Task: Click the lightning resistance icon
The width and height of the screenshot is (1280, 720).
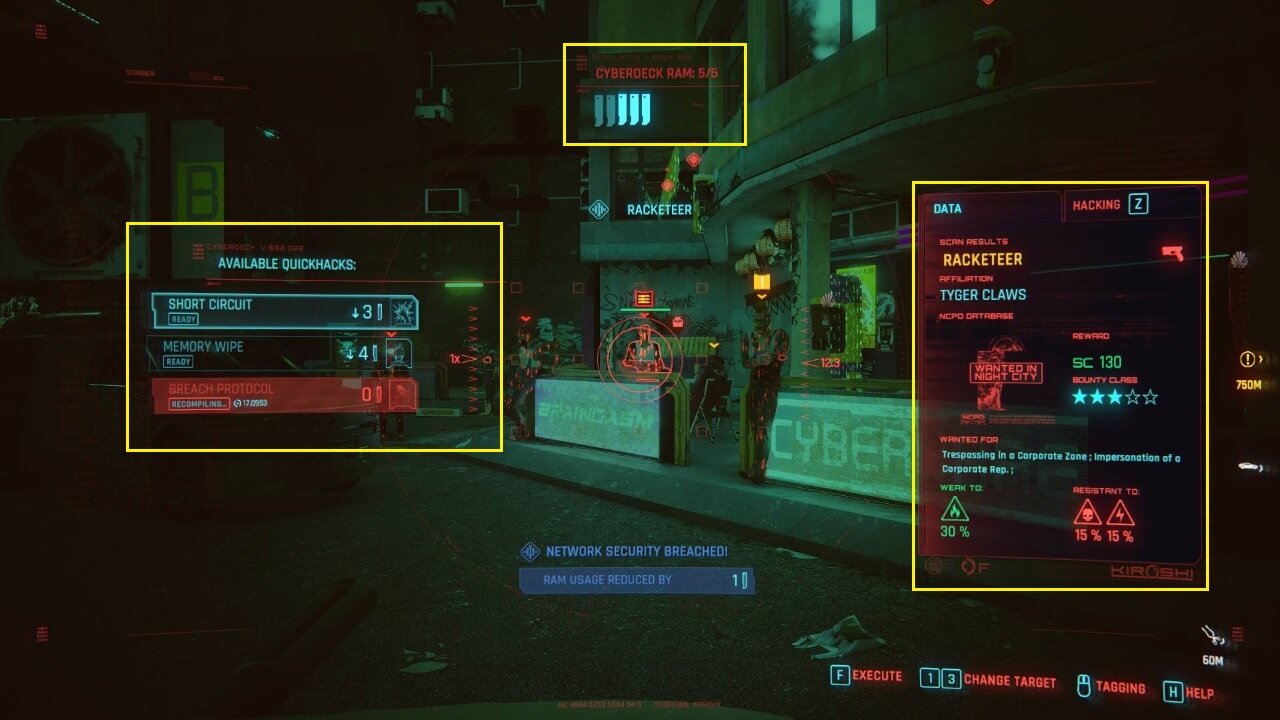Action: coord(1120,514)
